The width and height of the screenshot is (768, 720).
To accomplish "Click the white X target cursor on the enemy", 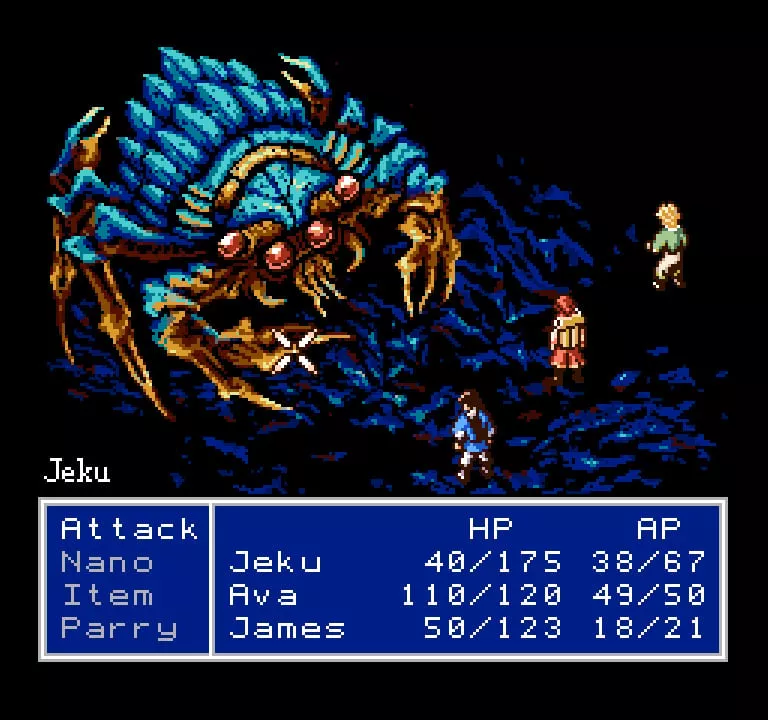I will tap(295, 350).
